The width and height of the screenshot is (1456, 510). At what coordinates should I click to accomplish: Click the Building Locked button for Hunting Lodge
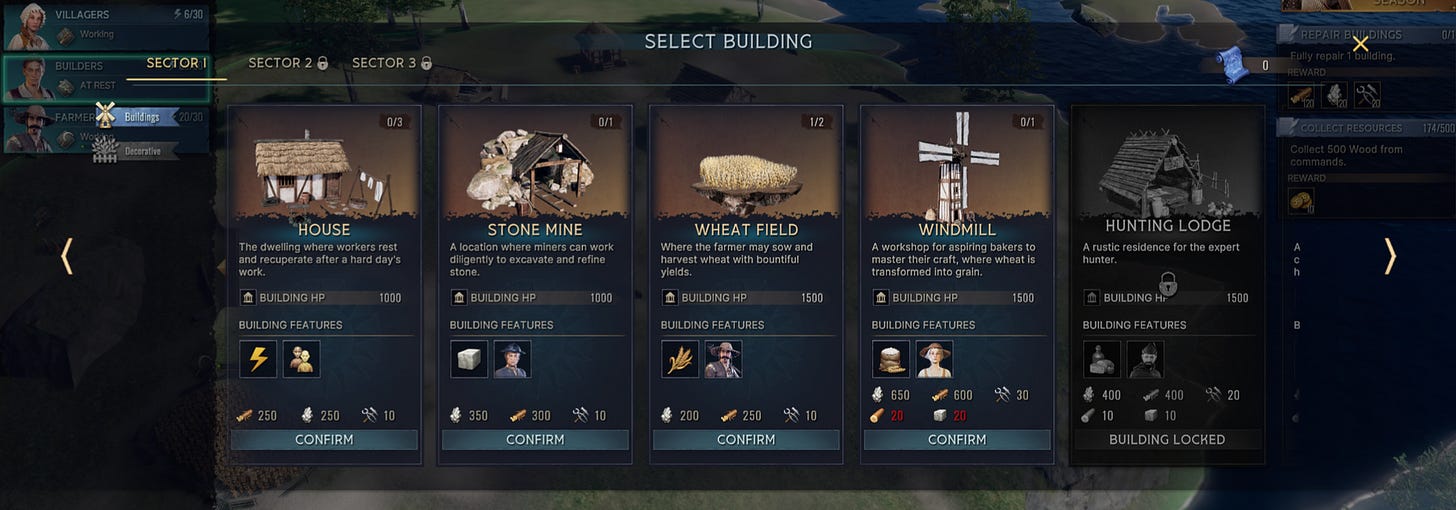(x=1167, y=440)
